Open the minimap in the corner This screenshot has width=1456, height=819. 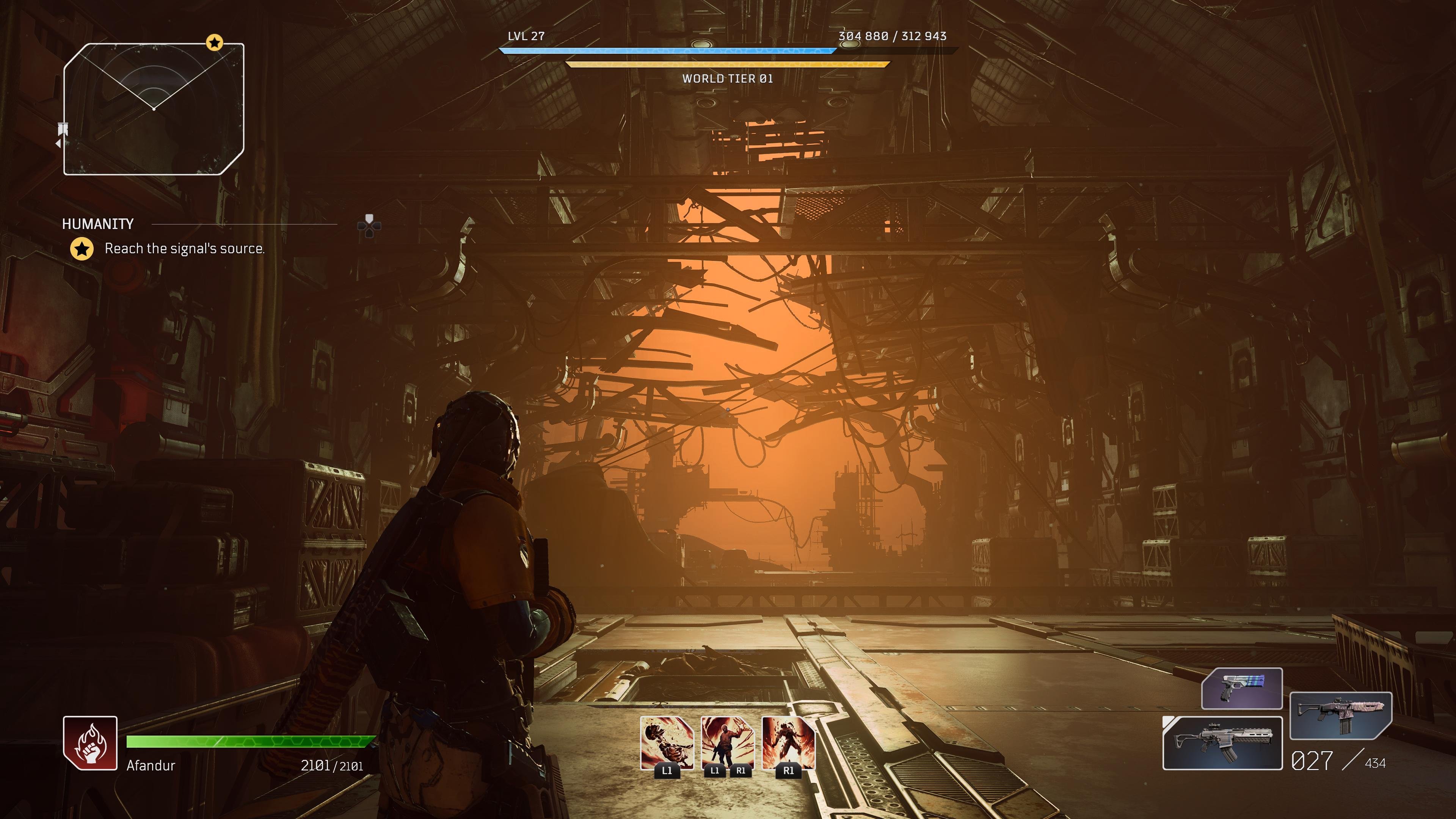[154, 109]
